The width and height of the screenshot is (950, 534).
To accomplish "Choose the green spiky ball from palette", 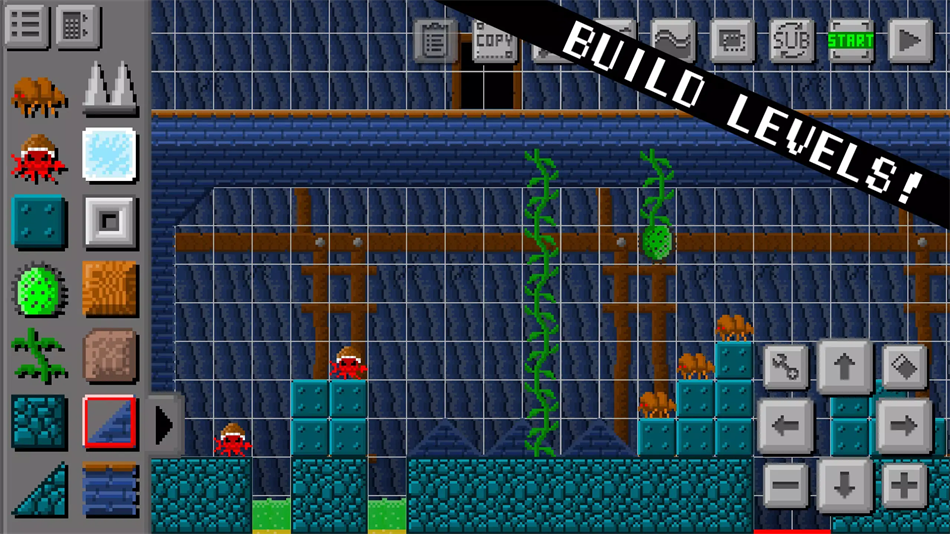I will pyautogui.click(x=39, y=290).
